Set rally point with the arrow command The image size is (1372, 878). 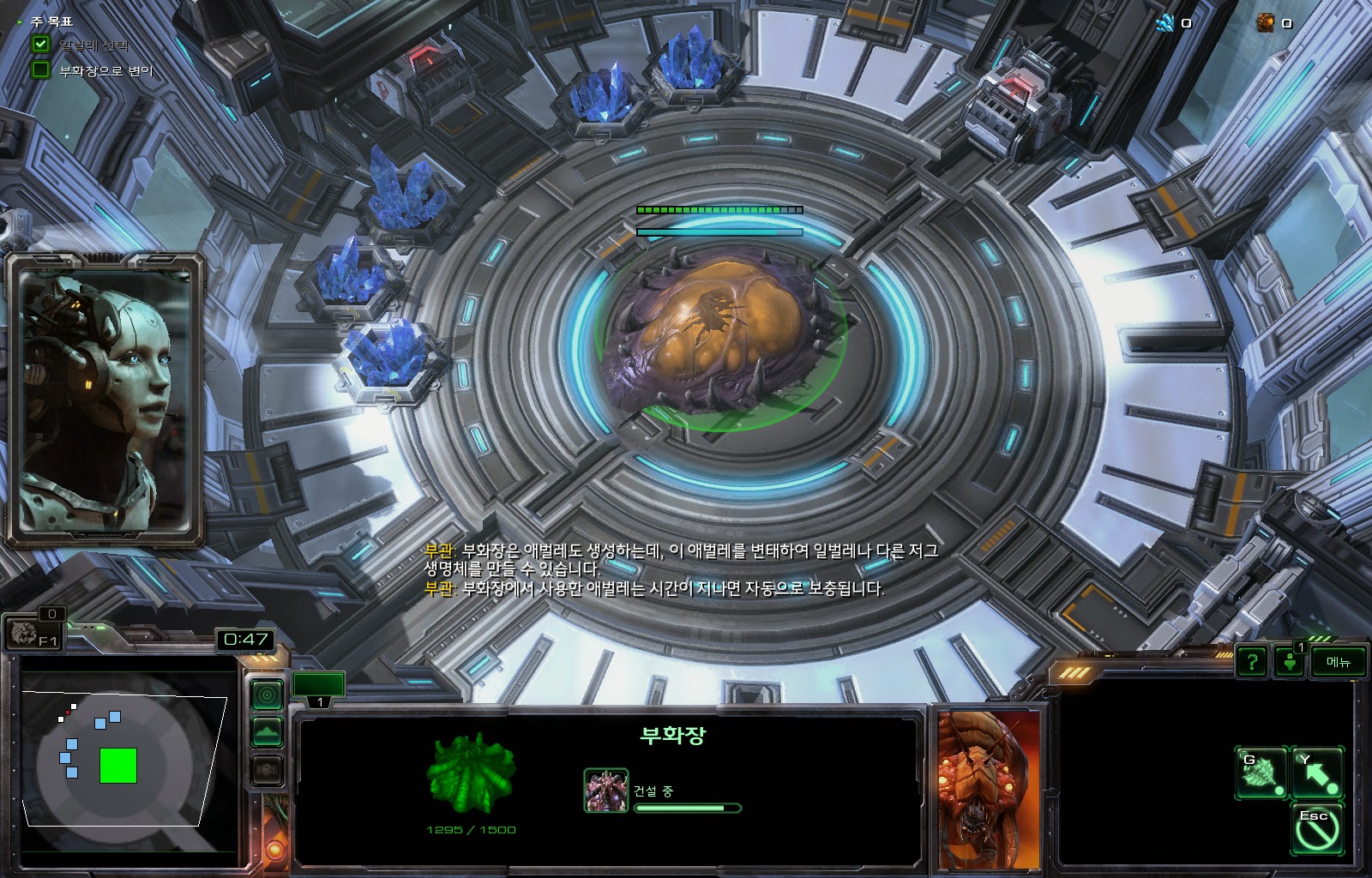[x=1316, y=772]
